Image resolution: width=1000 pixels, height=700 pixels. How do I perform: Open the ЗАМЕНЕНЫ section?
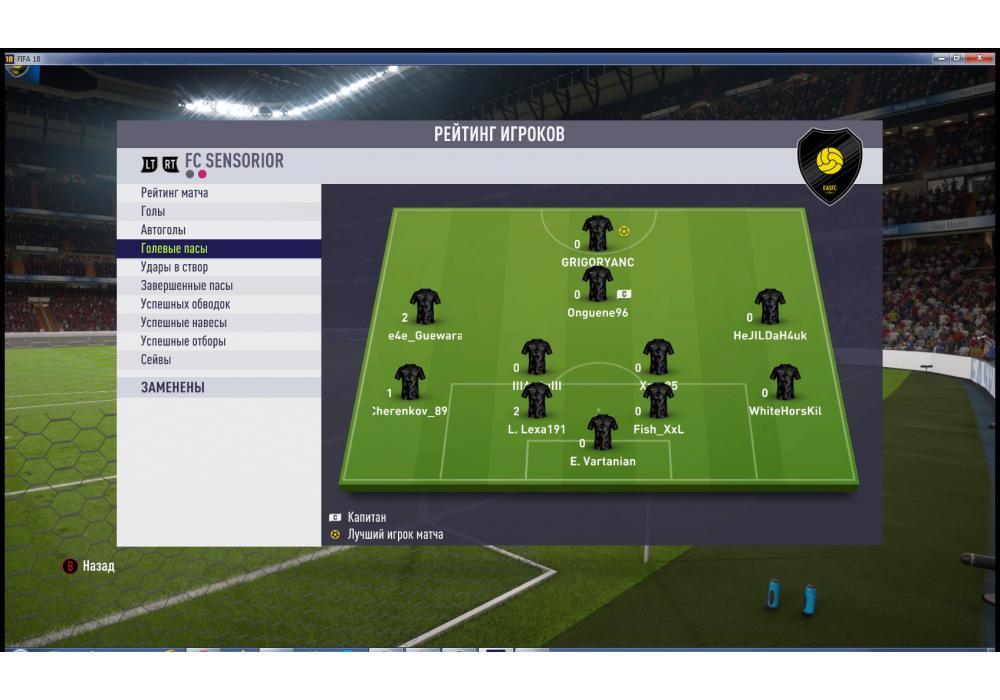point(173,387)
